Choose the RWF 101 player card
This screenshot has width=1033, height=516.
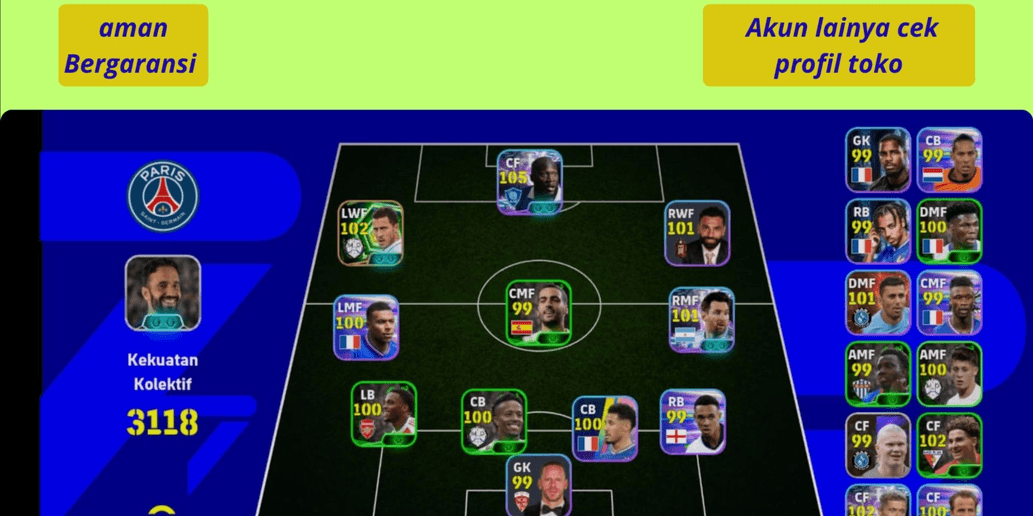click(x=697, y=233)
